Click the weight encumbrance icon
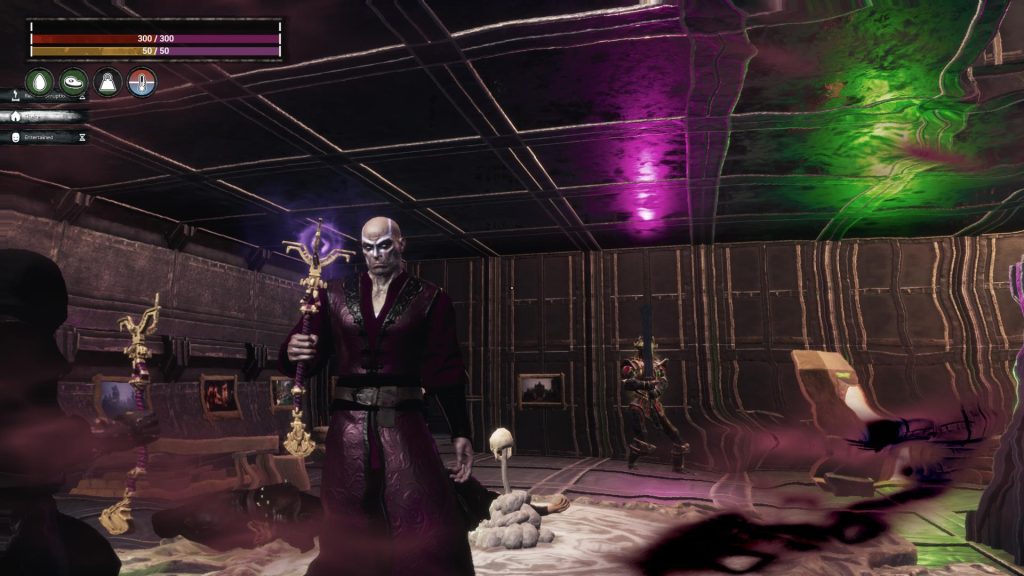 tap(108, 82)
